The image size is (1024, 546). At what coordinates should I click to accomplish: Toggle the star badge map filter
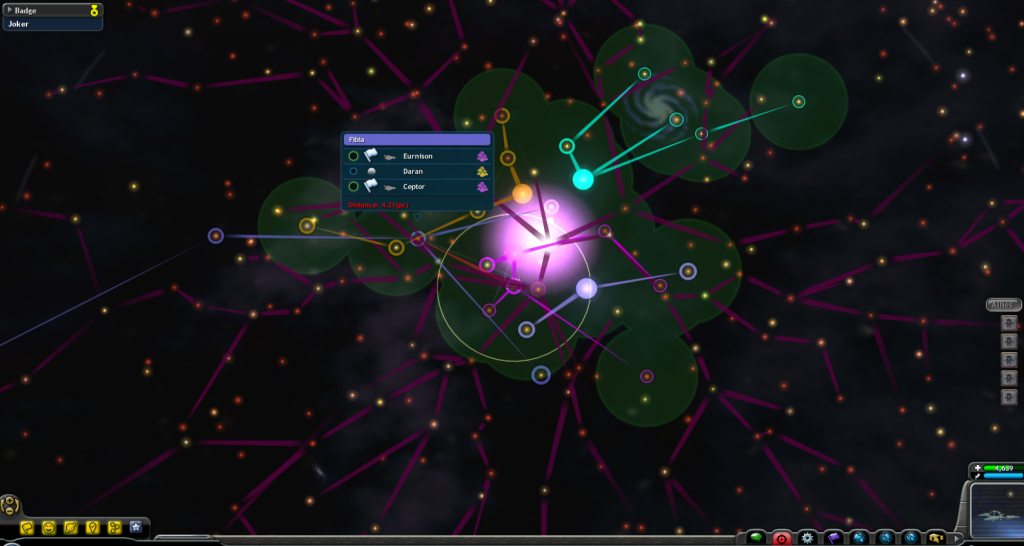point(136,527)
